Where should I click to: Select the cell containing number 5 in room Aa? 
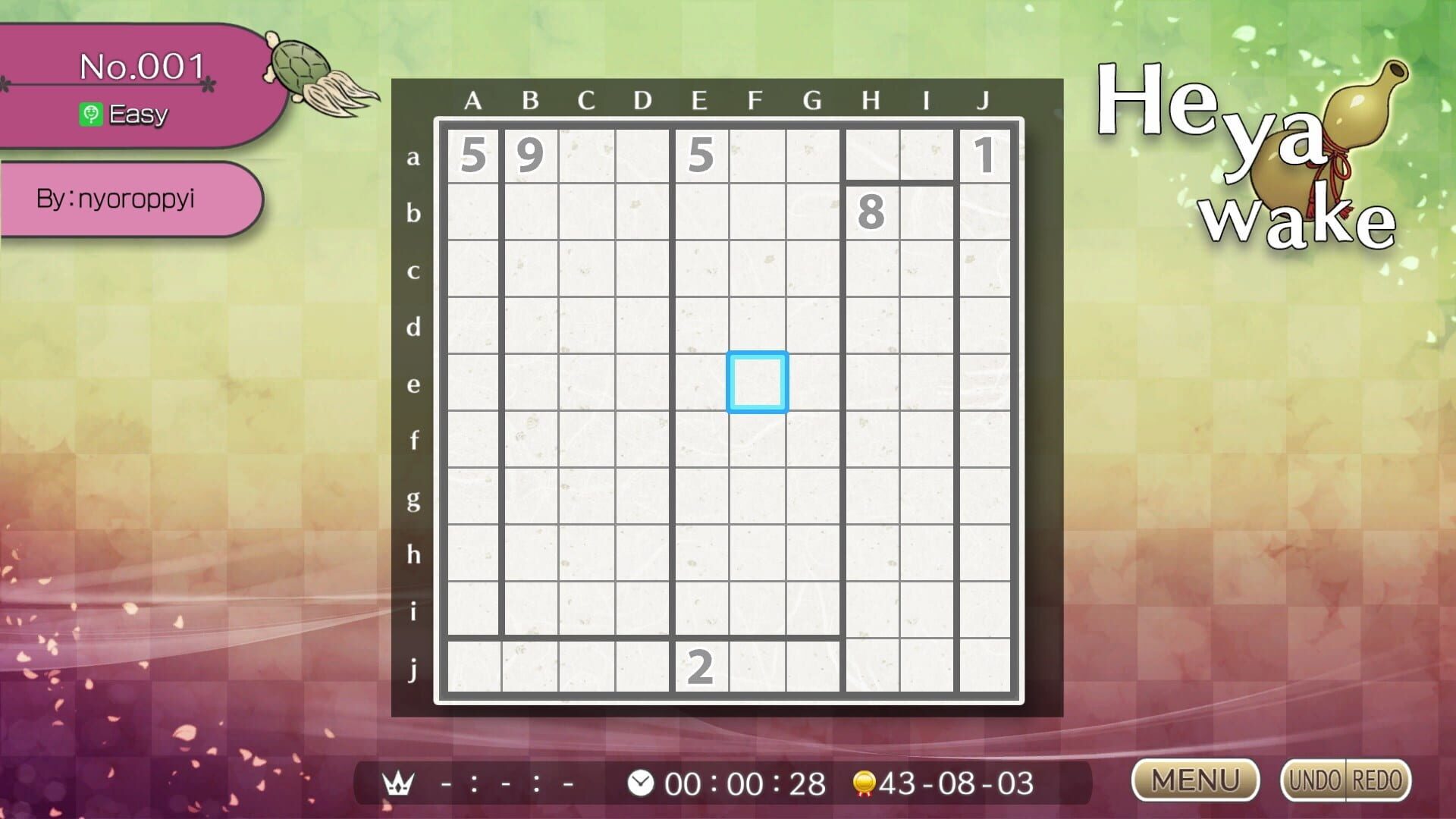pos(475,155)
